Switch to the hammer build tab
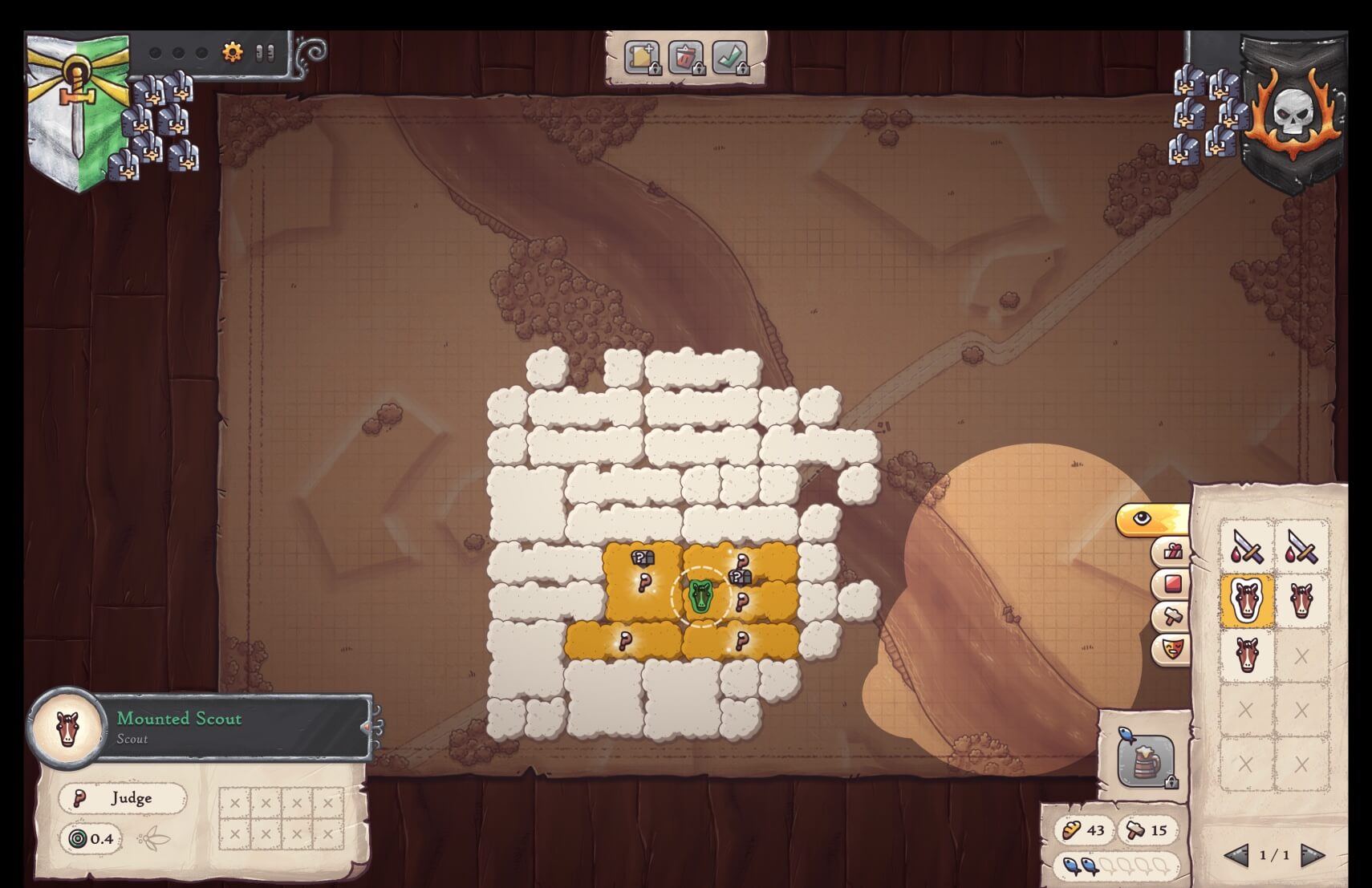The width and height of the screenshot is (1372, 888). 1171,615
